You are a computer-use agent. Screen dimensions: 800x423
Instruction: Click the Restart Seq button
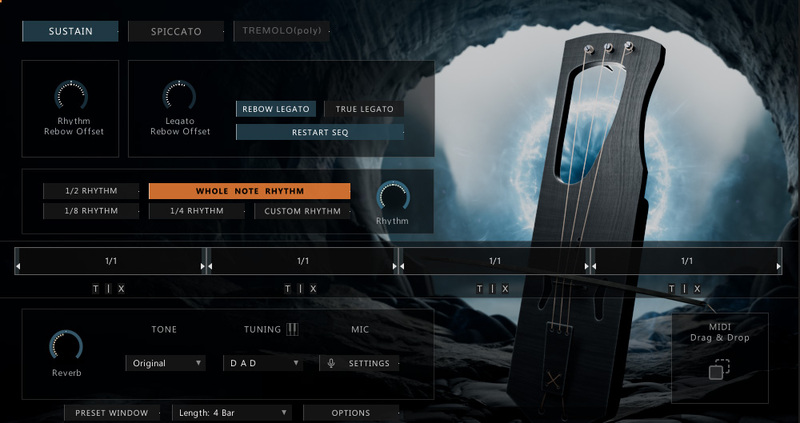(x=319, y=132)
